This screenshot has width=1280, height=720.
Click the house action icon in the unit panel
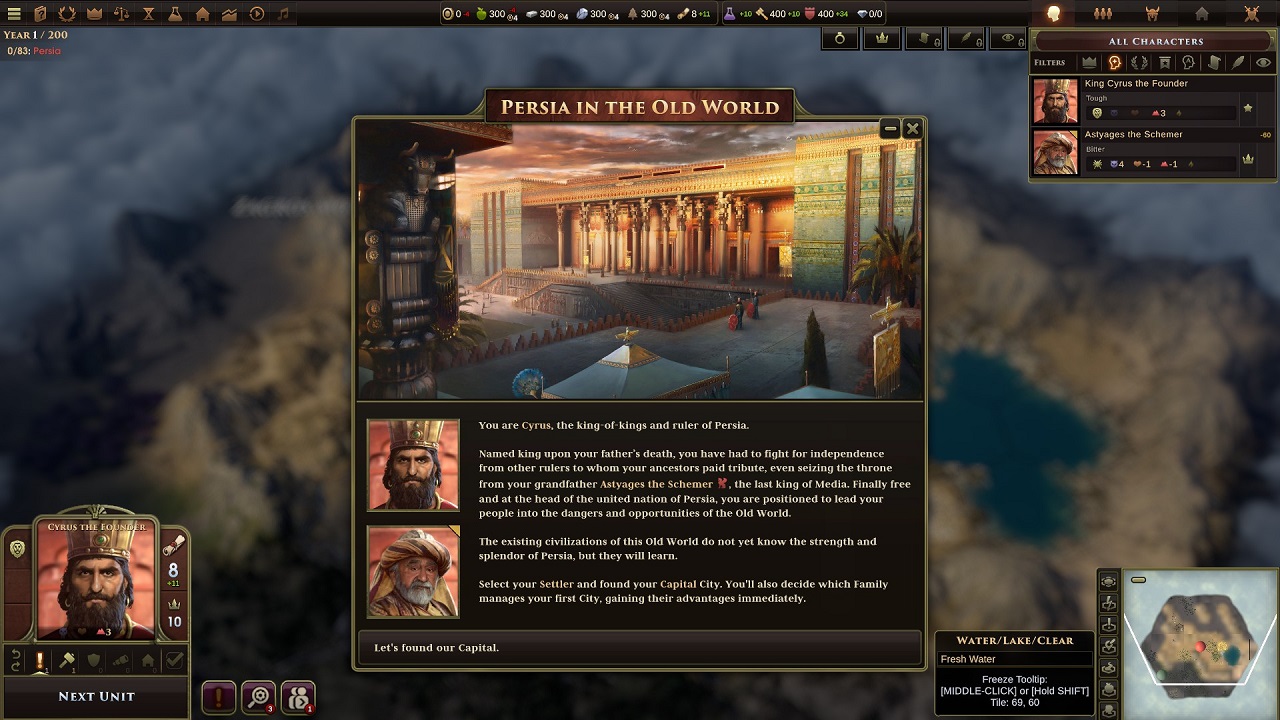148,662
